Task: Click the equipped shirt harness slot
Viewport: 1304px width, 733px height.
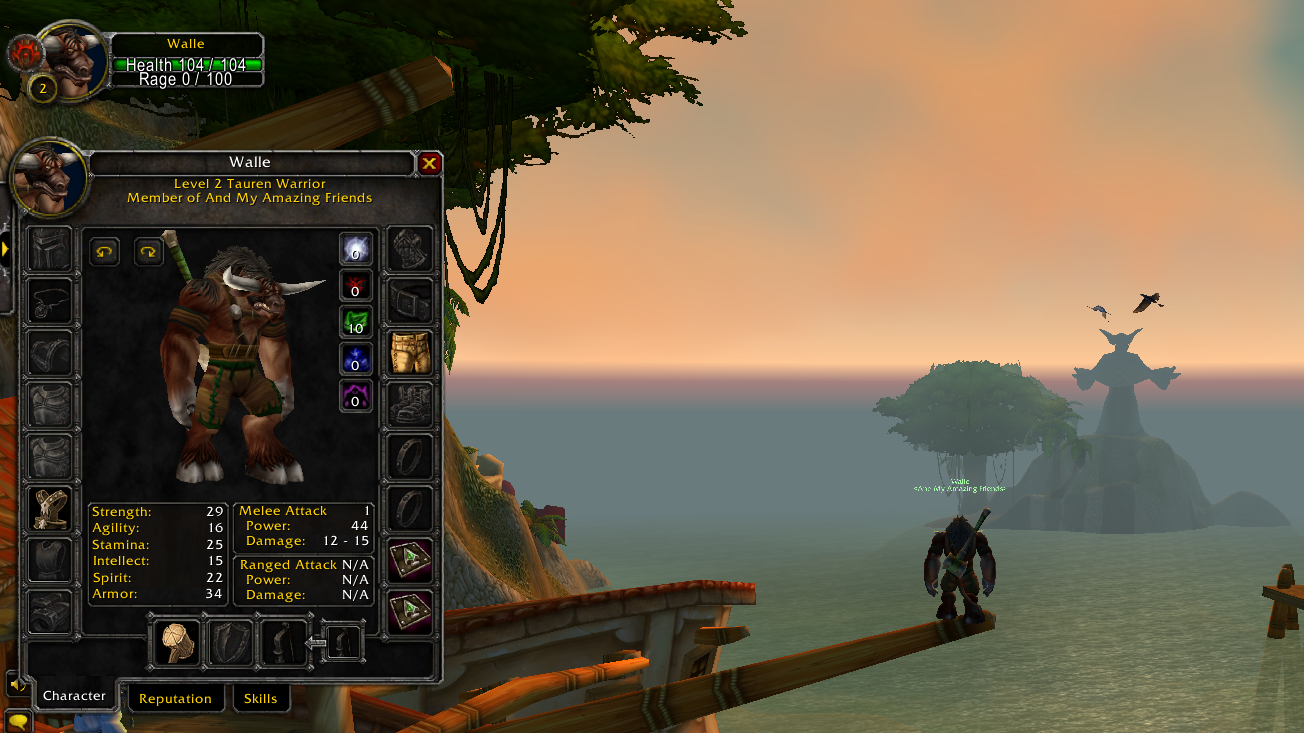Action: coord(50,509)
